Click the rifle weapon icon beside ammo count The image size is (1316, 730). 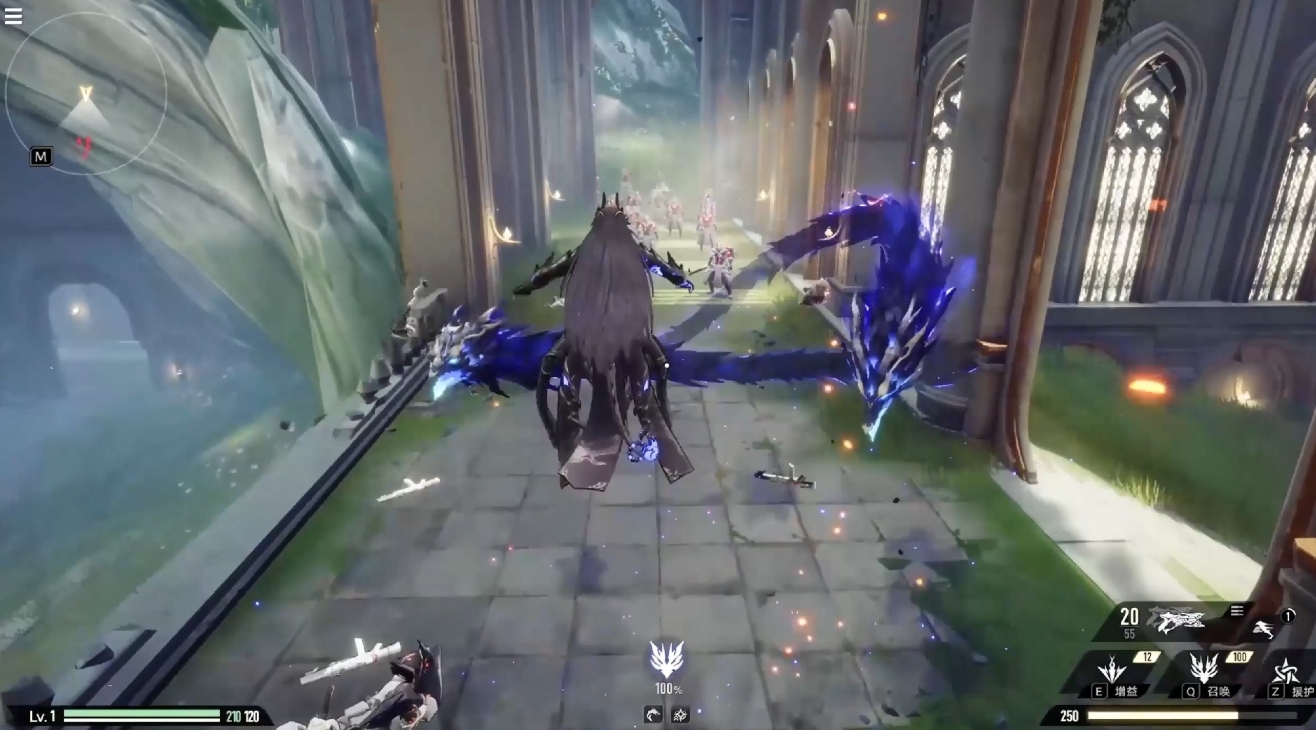[x=1175, y=620]
